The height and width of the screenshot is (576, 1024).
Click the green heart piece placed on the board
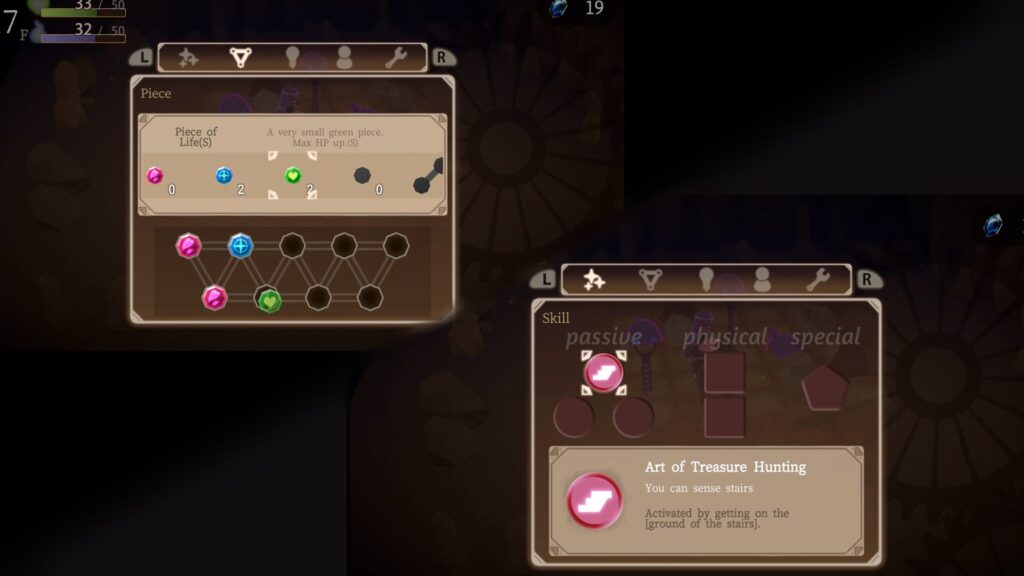[x=267, y=299]
